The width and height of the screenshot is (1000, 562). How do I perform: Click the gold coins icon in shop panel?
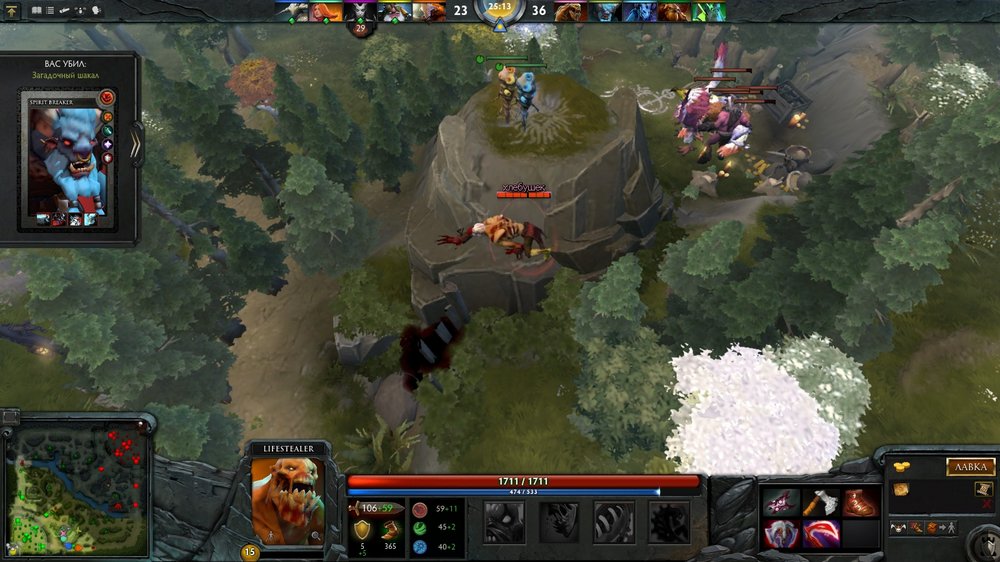coord(901,467)
